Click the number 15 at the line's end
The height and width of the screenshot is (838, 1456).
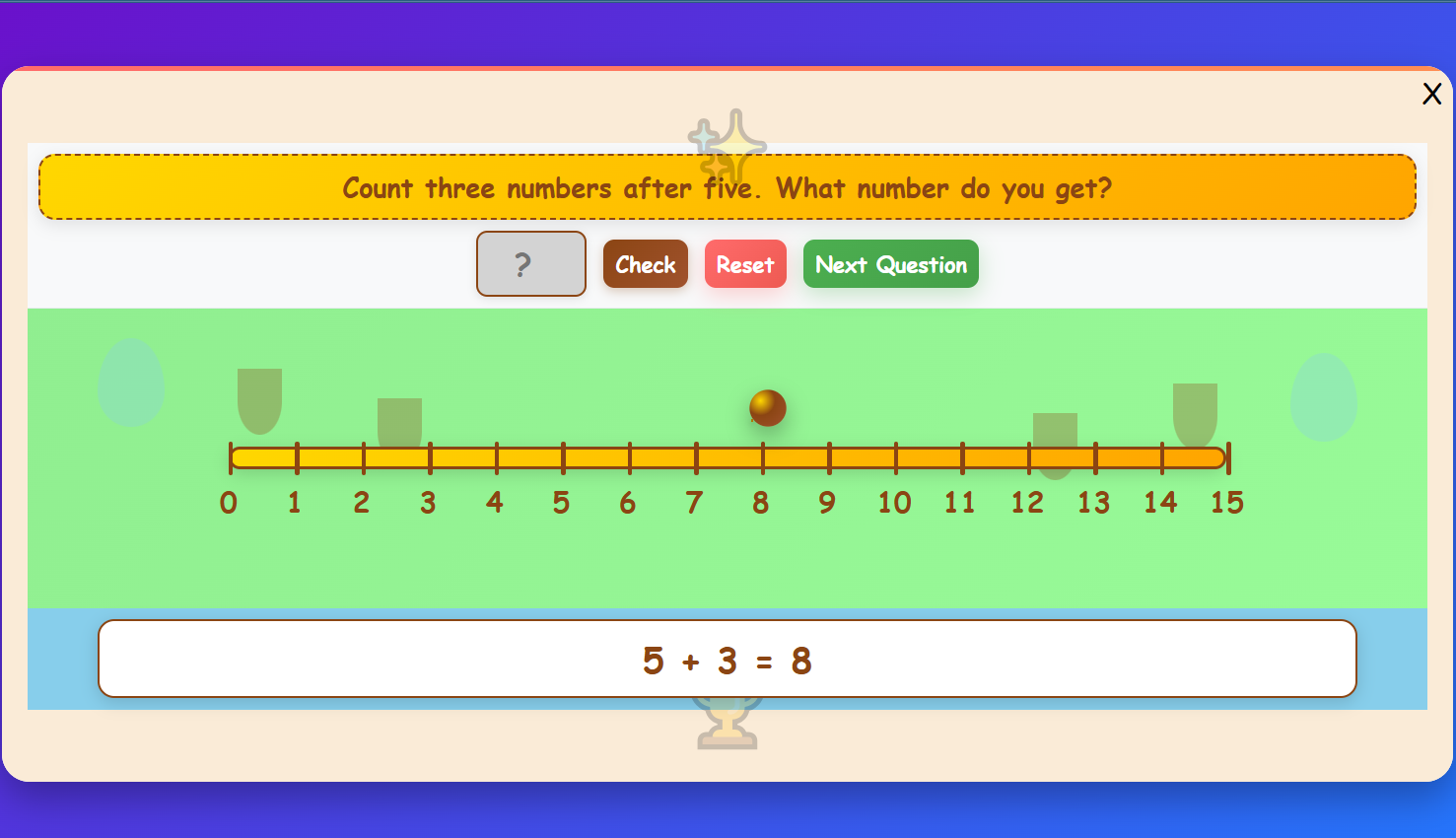pyautogui.click(x=1227, y=503)
